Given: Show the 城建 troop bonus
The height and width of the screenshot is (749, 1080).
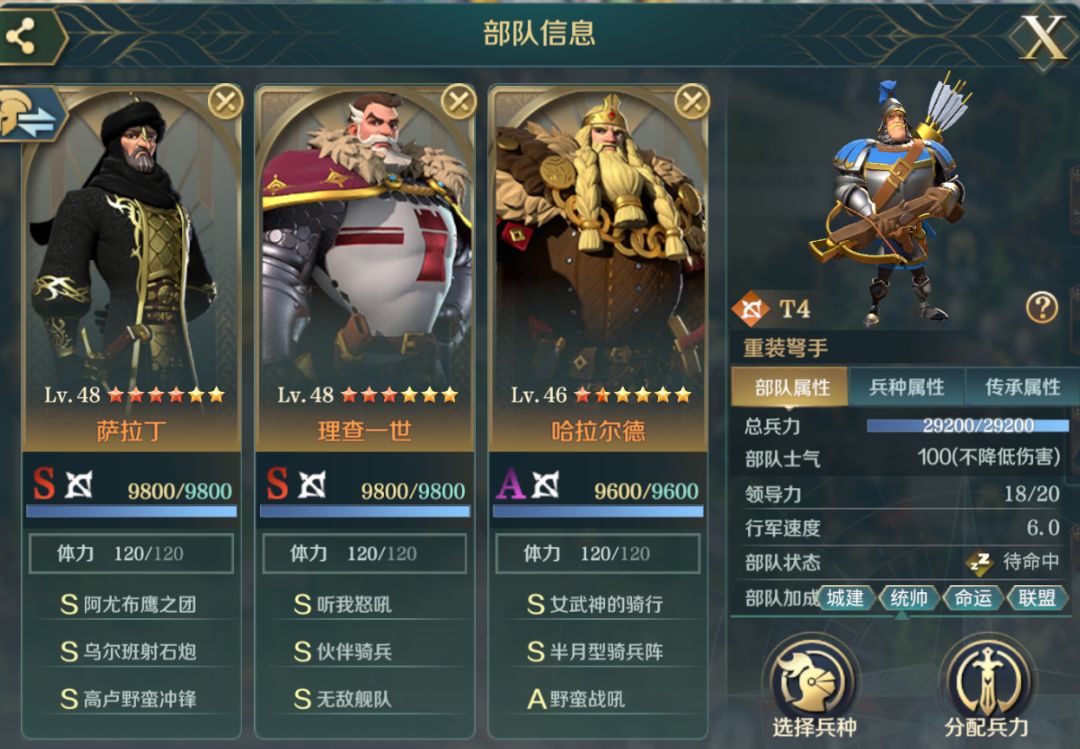Looking at the screenshot, I should click(x=845, y=598).
